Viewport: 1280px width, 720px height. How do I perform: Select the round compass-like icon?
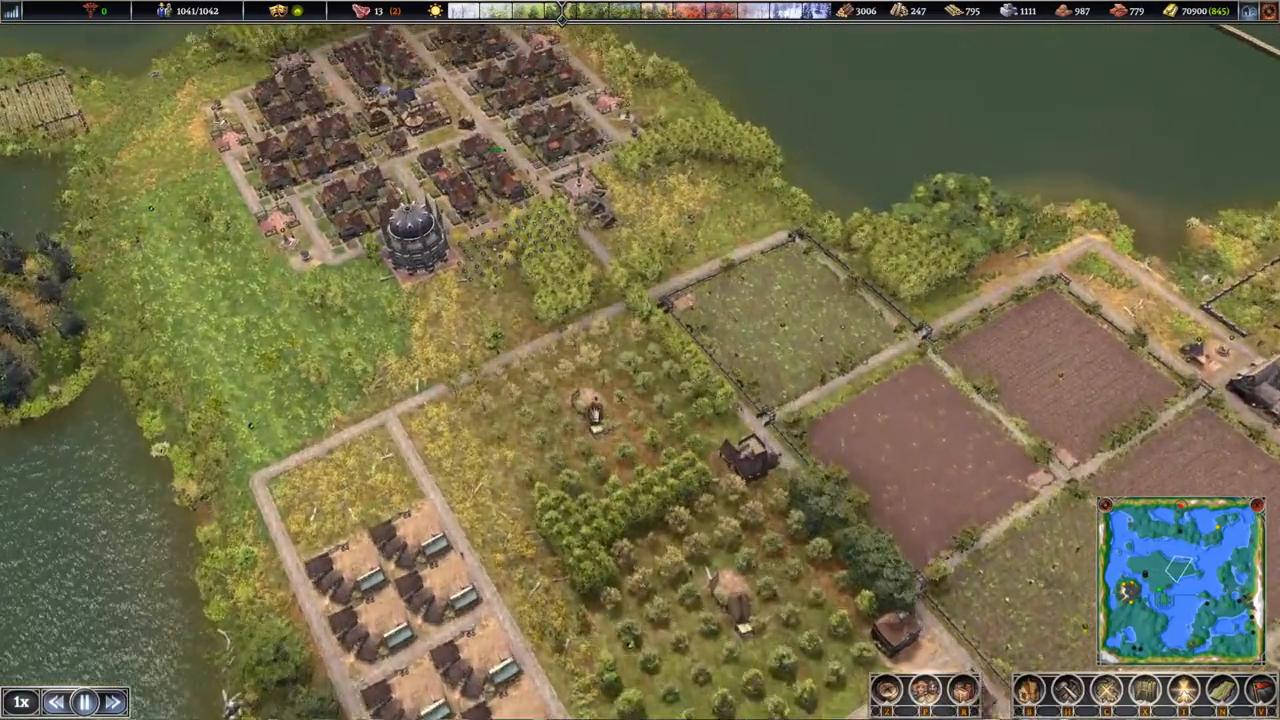click(887, 690)
